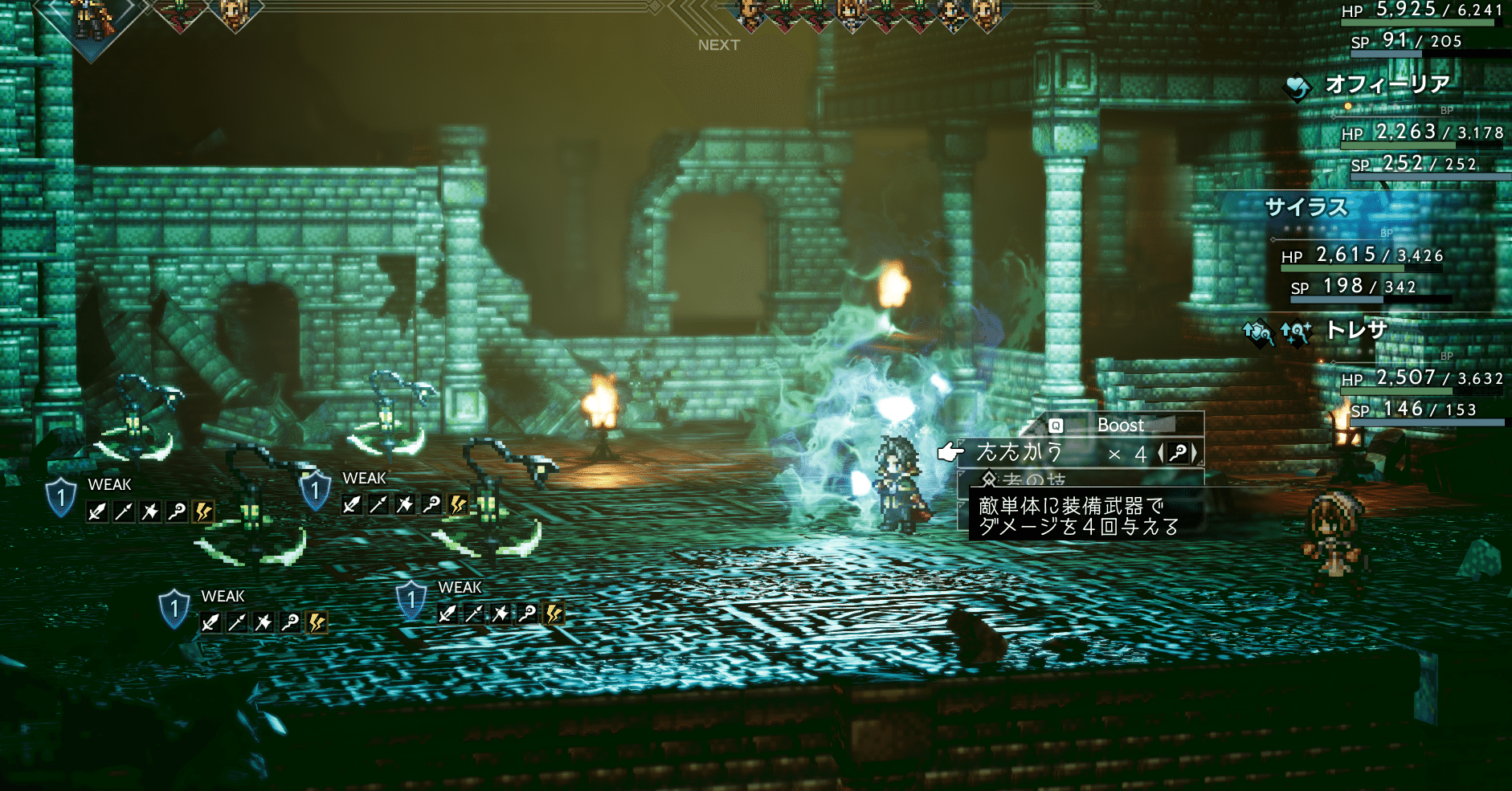
Task: Click the left arrow of the weapon selector
Action: (1162, 451)
